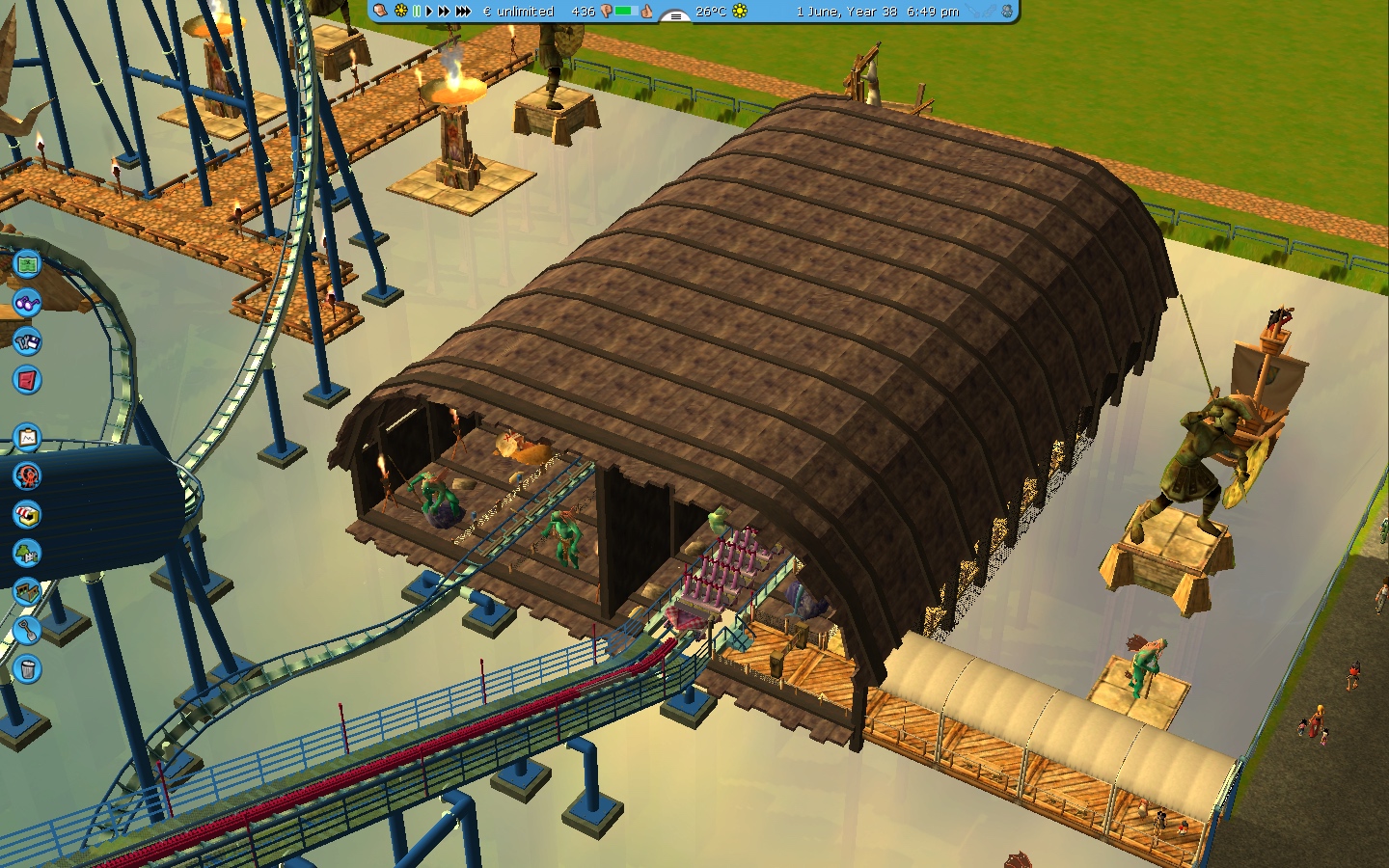Set game speed to double fast-forward
Viewport: 1389px width, 868px height.
coord(444,12)
